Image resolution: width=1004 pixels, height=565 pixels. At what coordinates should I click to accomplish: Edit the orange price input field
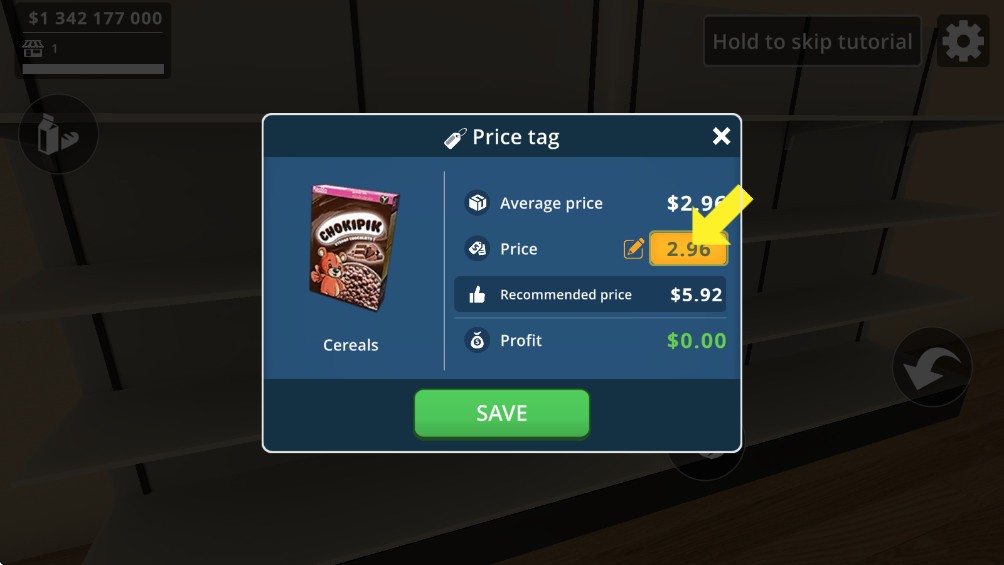coord(688,249)
